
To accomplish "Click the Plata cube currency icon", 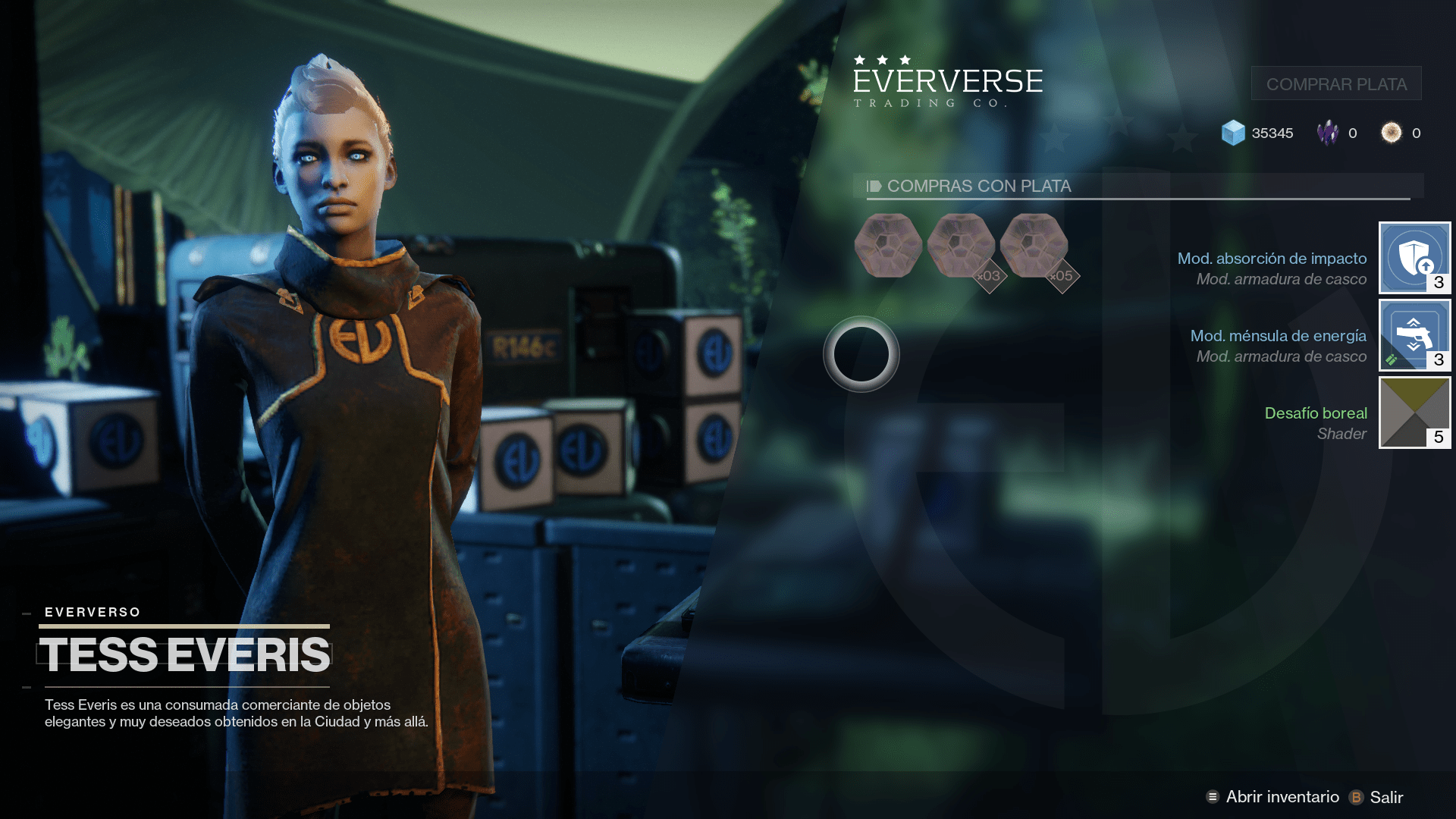I will click(x=1235, y=133).
